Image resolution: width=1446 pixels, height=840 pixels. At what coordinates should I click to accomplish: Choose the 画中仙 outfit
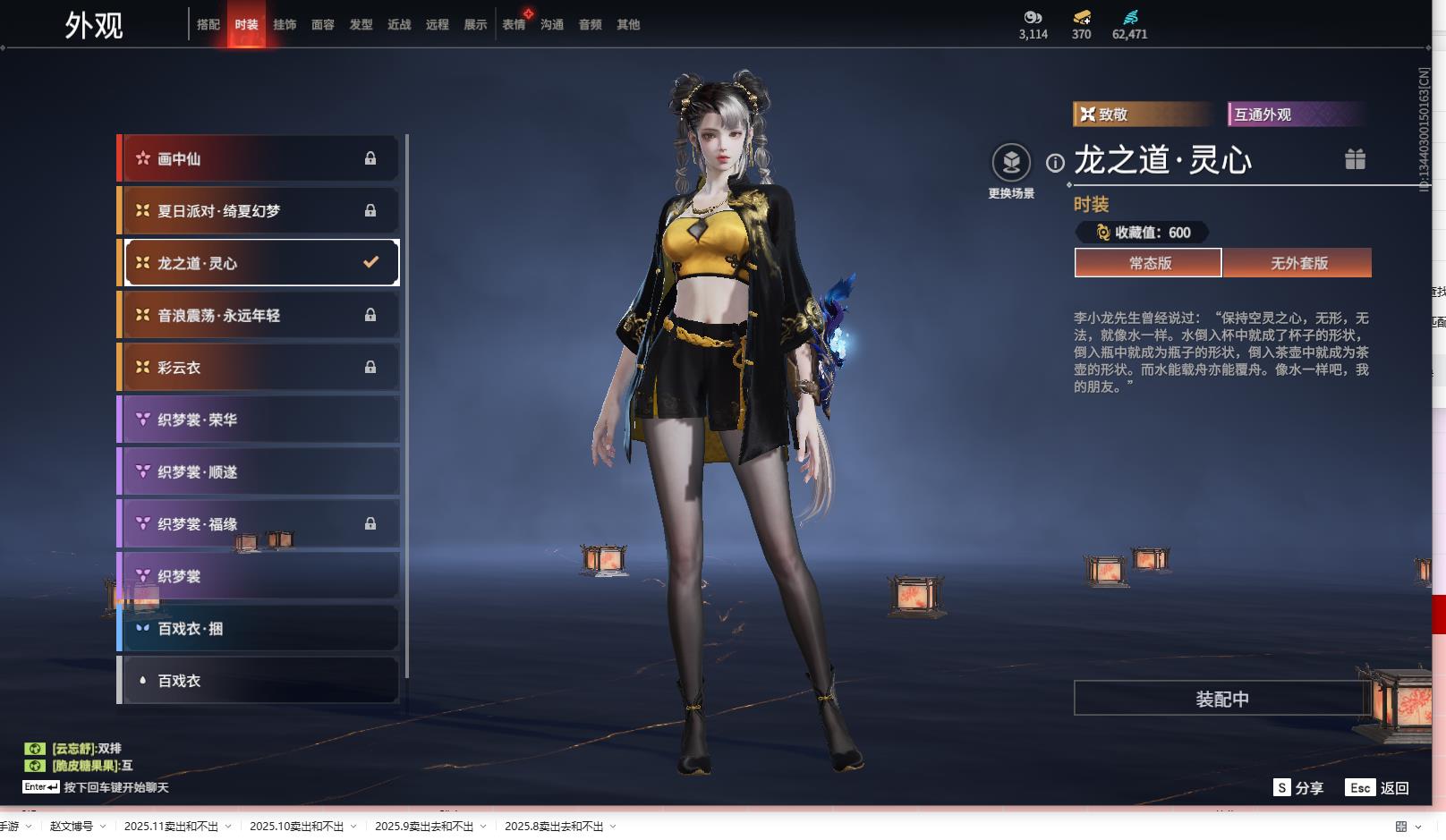point(259,158)
